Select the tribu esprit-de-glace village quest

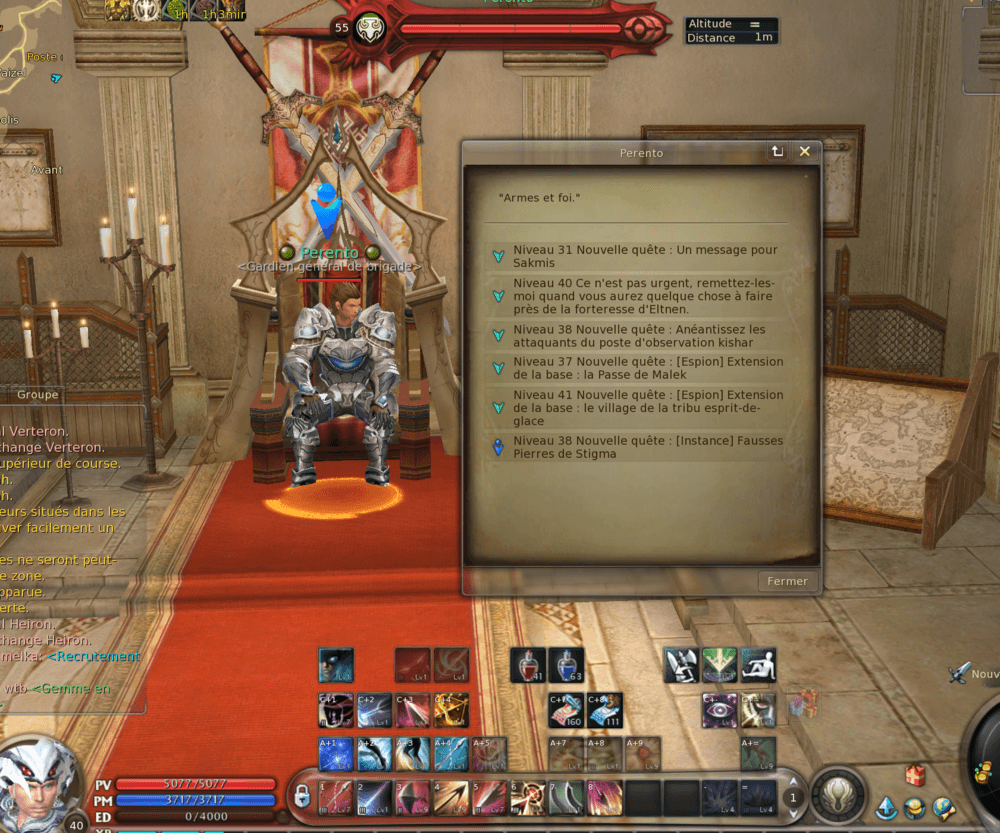pyautogui.click(x=645, y=407)
